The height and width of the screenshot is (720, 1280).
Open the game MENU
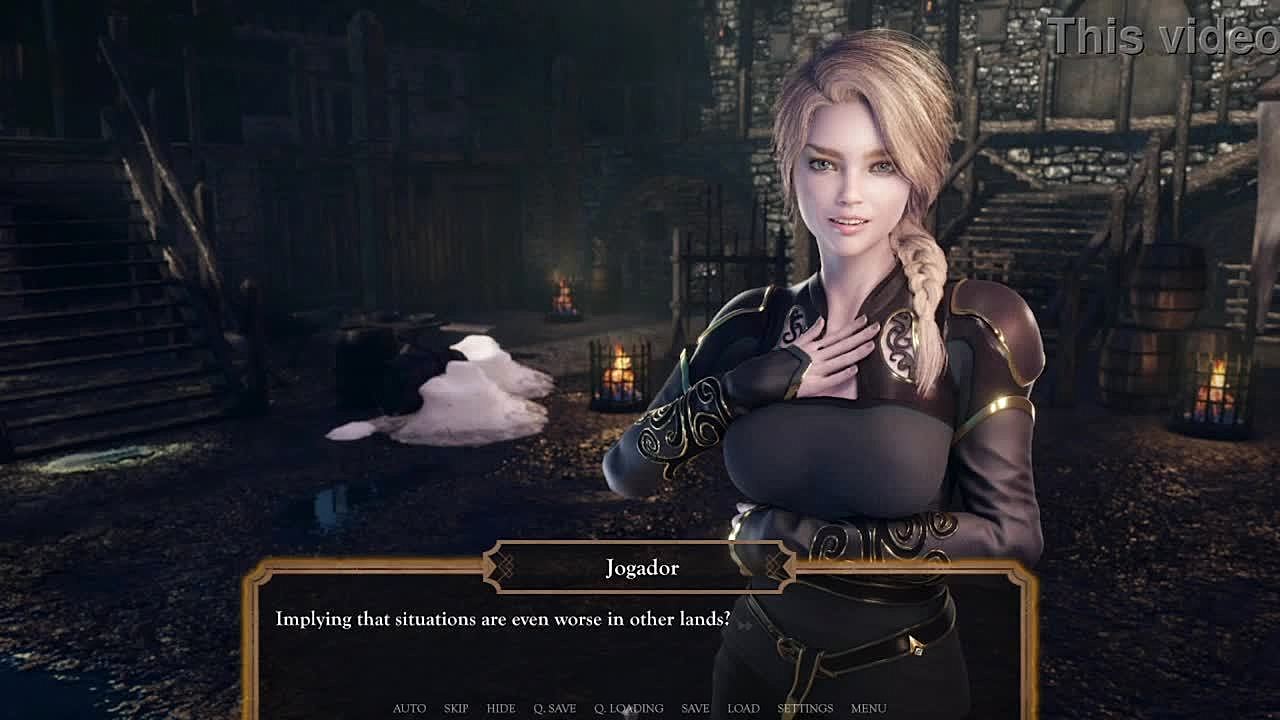(x=868, y=708)
